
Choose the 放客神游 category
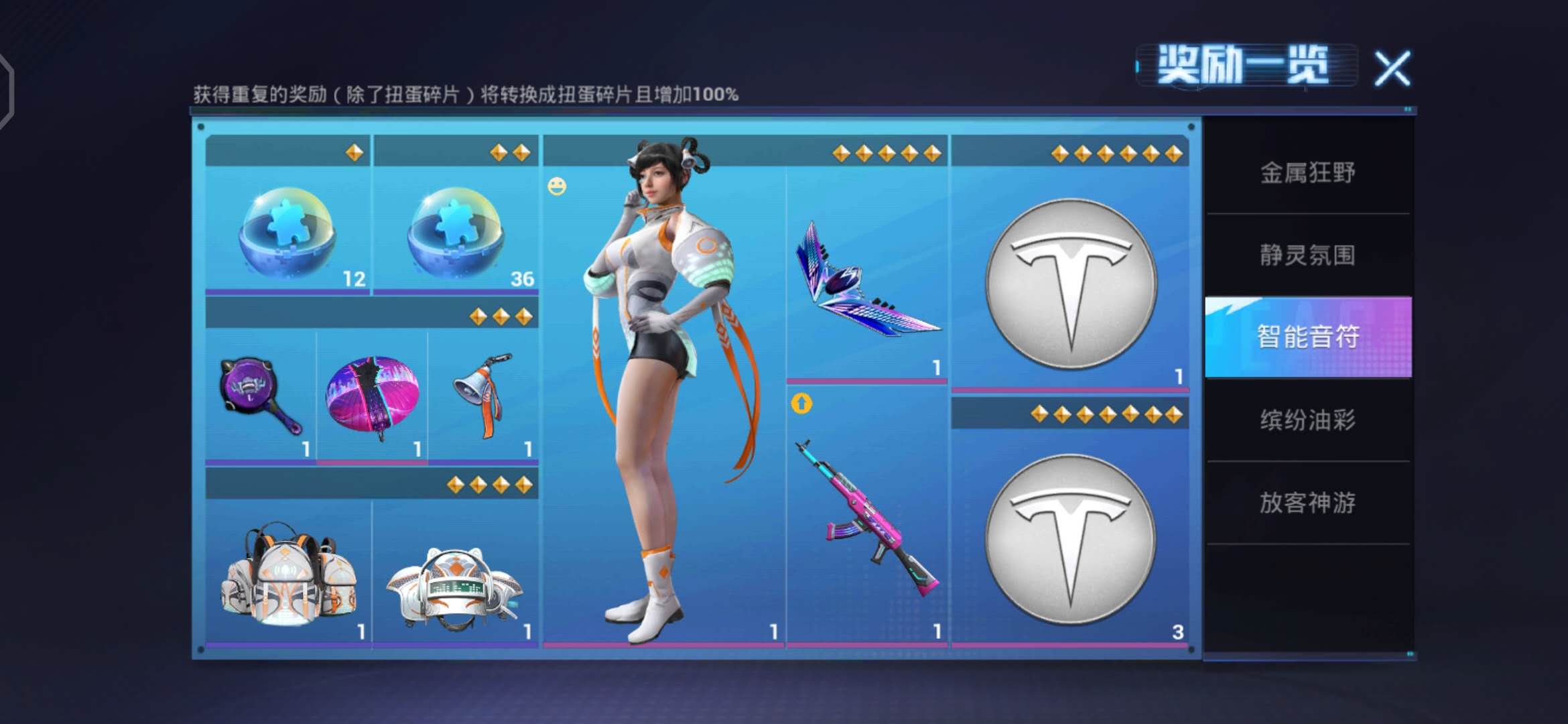coord(1307,503)
